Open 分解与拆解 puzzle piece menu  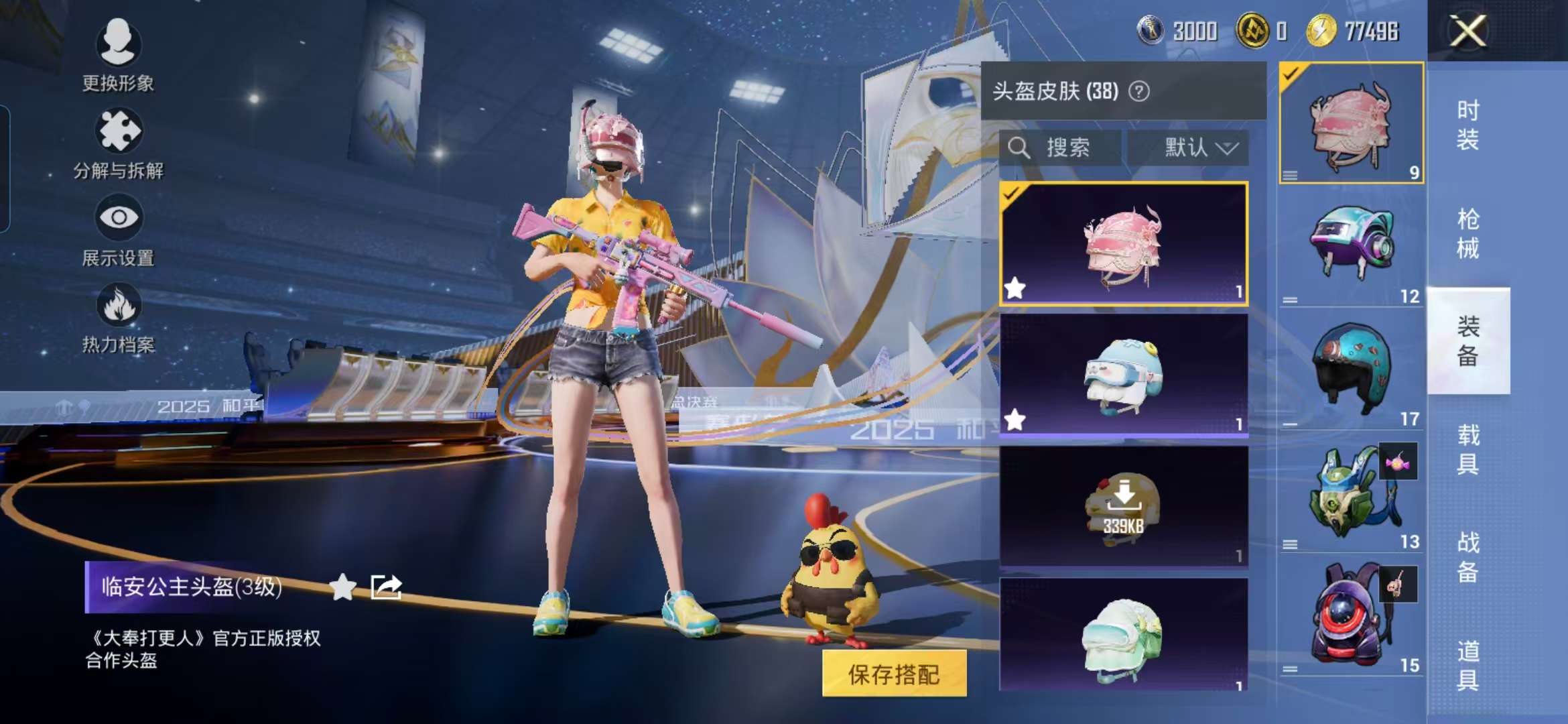[x=118, y=142]
